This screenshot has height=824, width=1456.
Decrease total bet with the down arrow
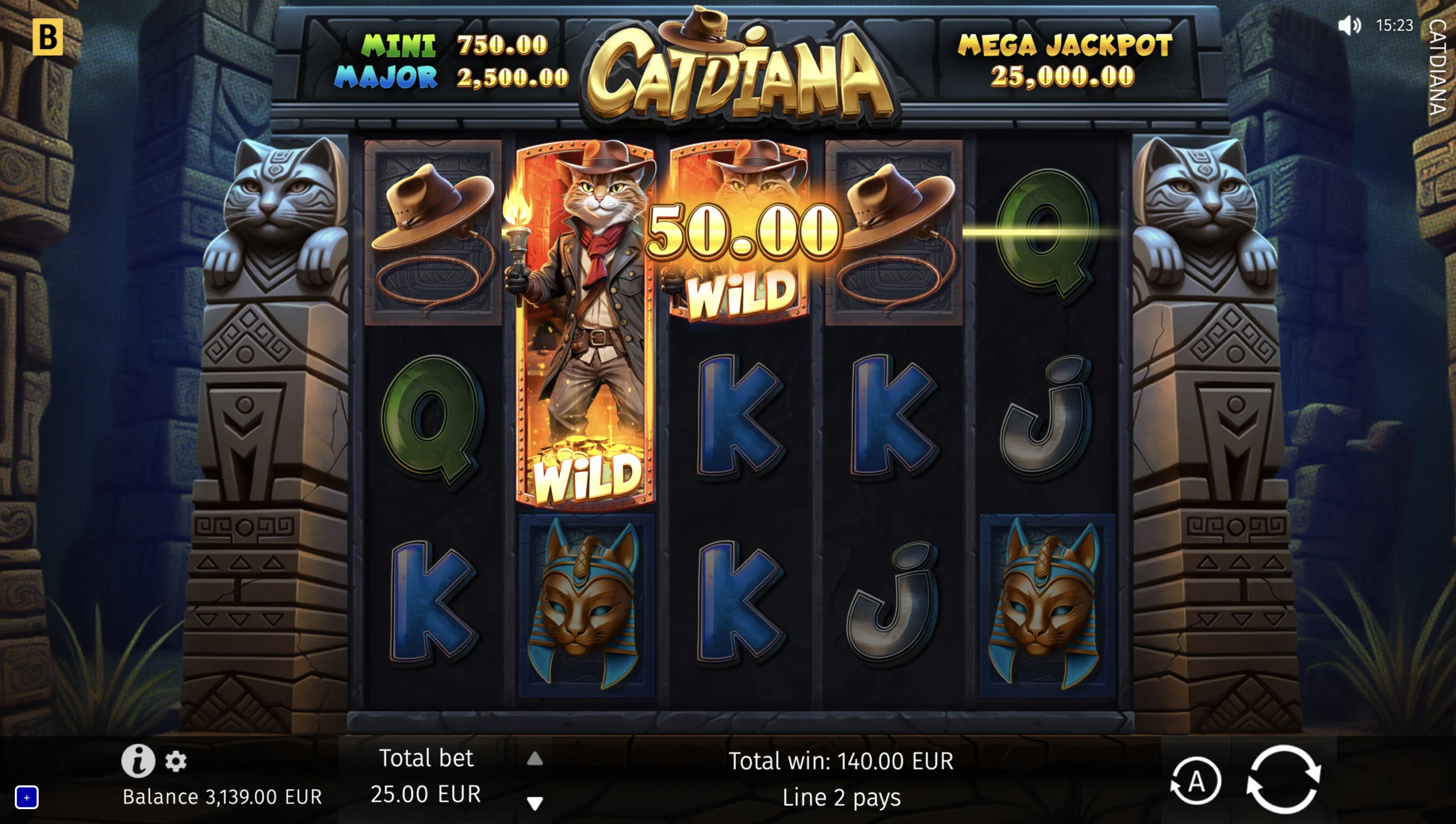[x=535, y=803]
